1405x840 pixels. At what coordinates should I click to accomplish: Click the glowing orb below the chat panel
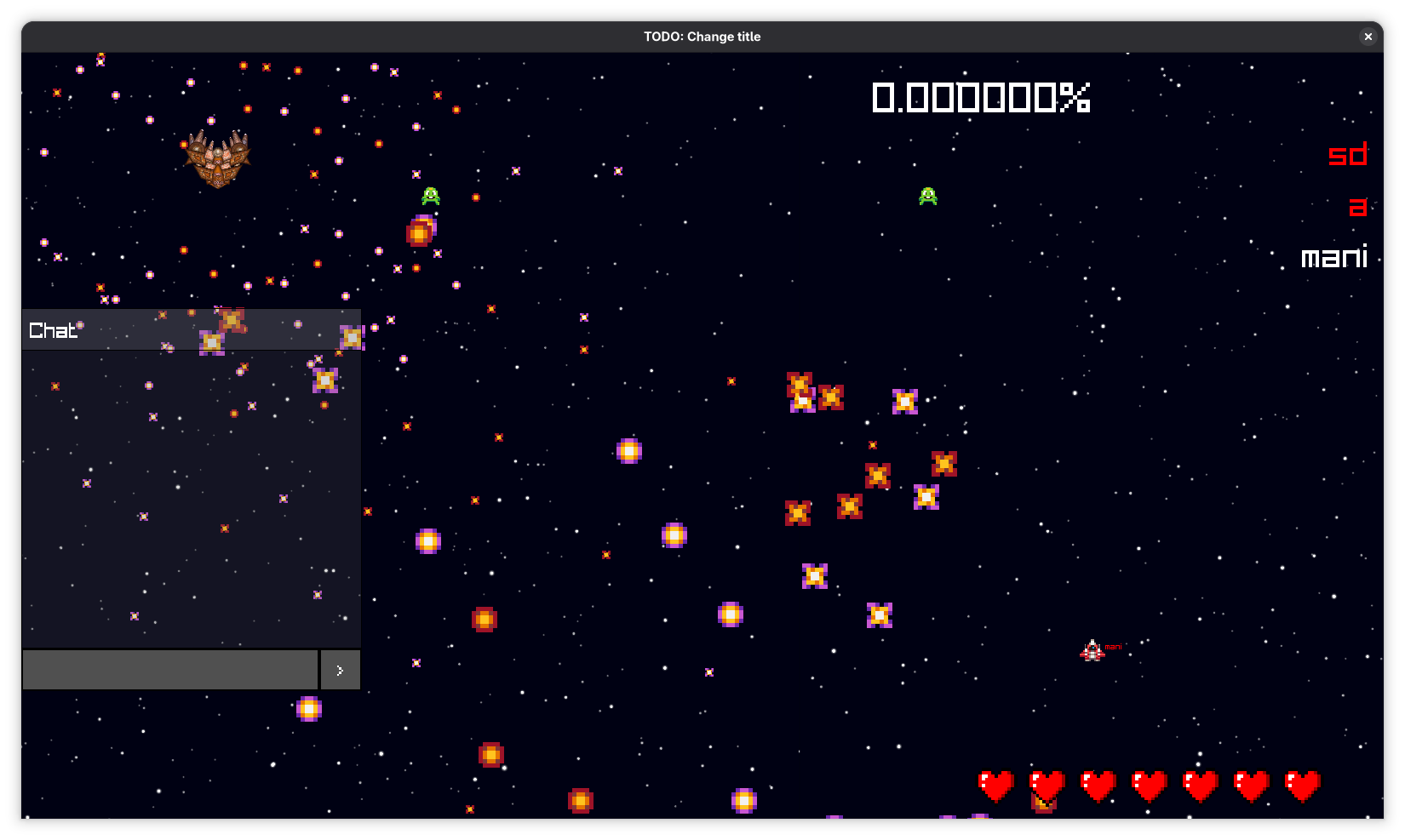point(308,709)
